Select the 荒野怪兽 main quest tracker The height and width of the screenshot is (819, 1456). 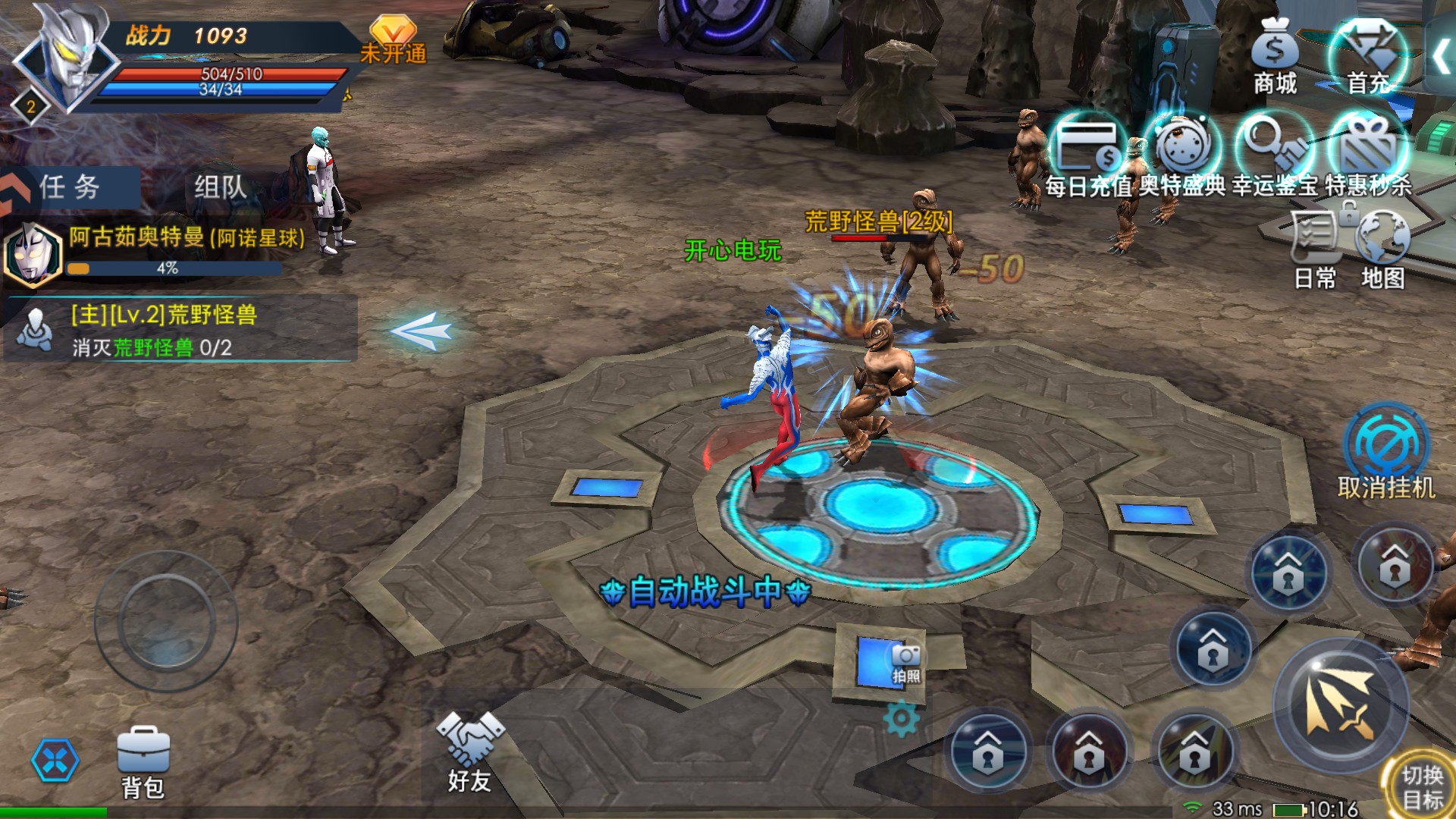point(180,330)
